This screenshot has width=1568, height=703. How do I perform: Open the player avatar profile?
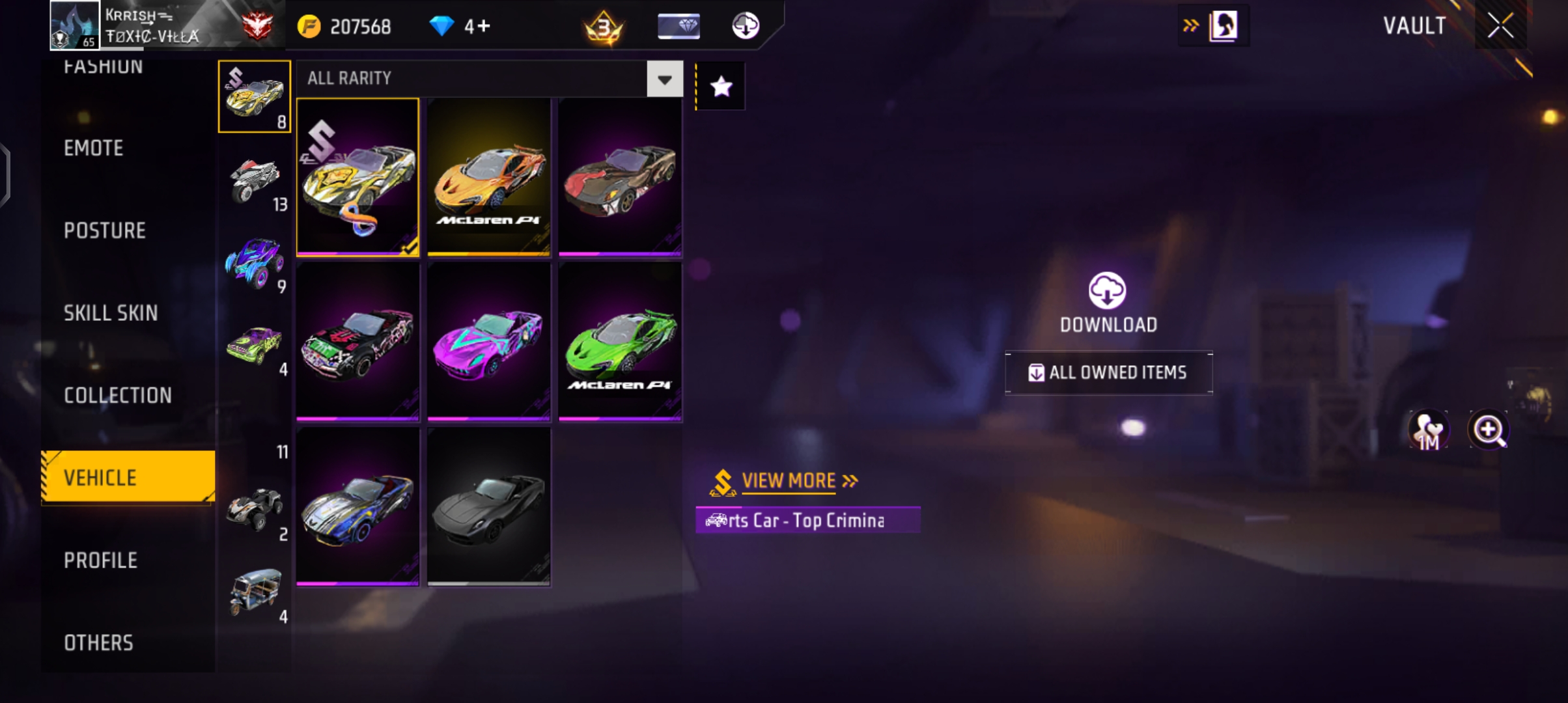coord(74,26)
